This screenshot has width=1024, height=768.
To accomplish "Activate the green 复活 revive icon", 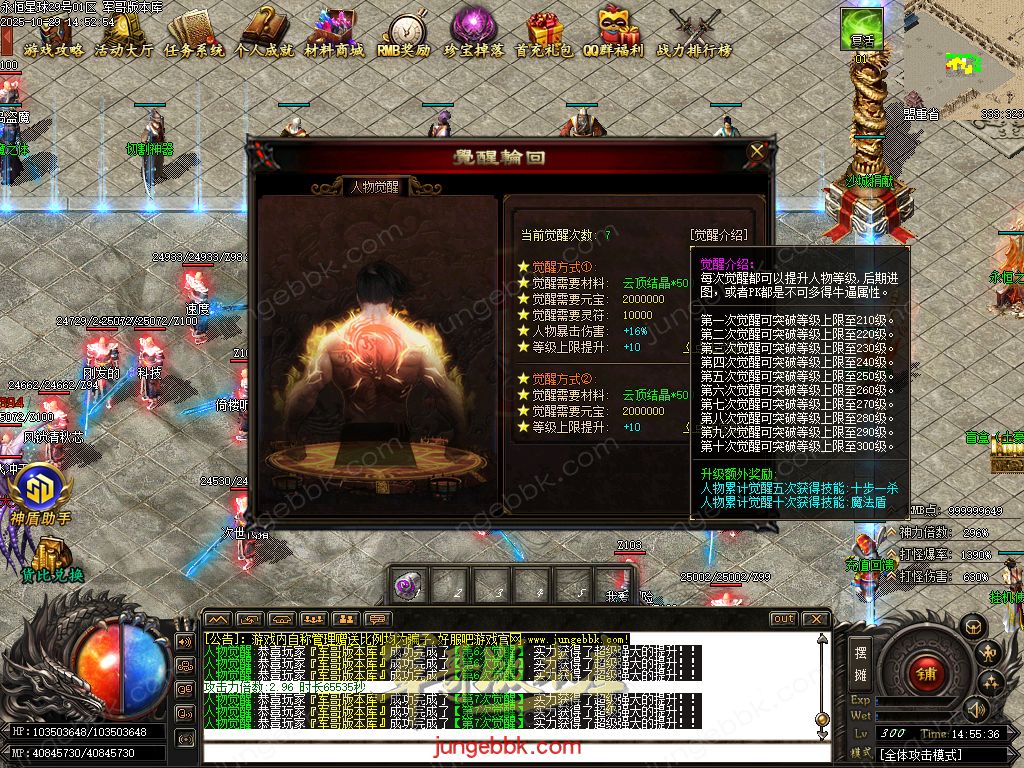I will [861, 31].
